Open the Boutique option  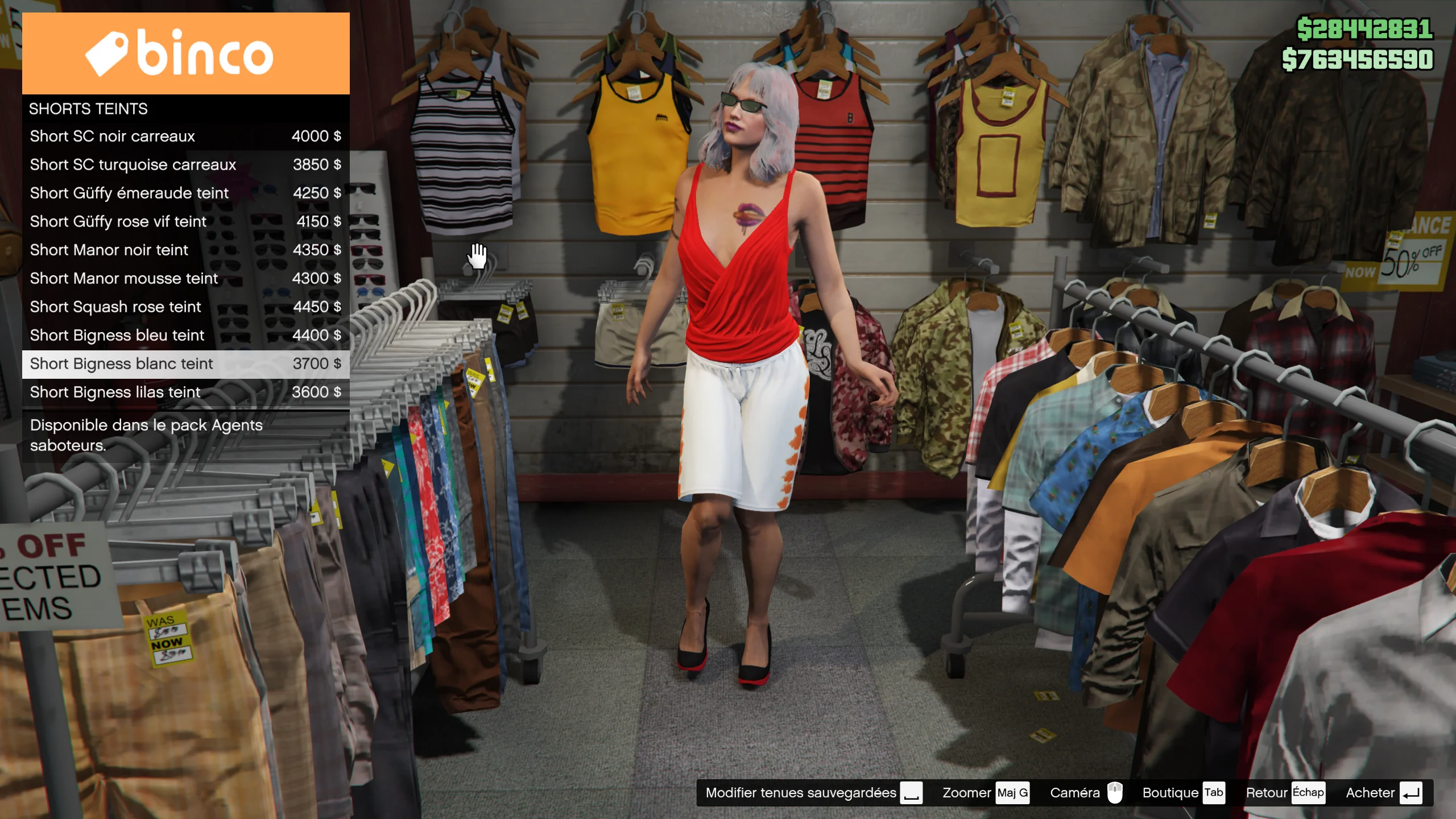1183,793
